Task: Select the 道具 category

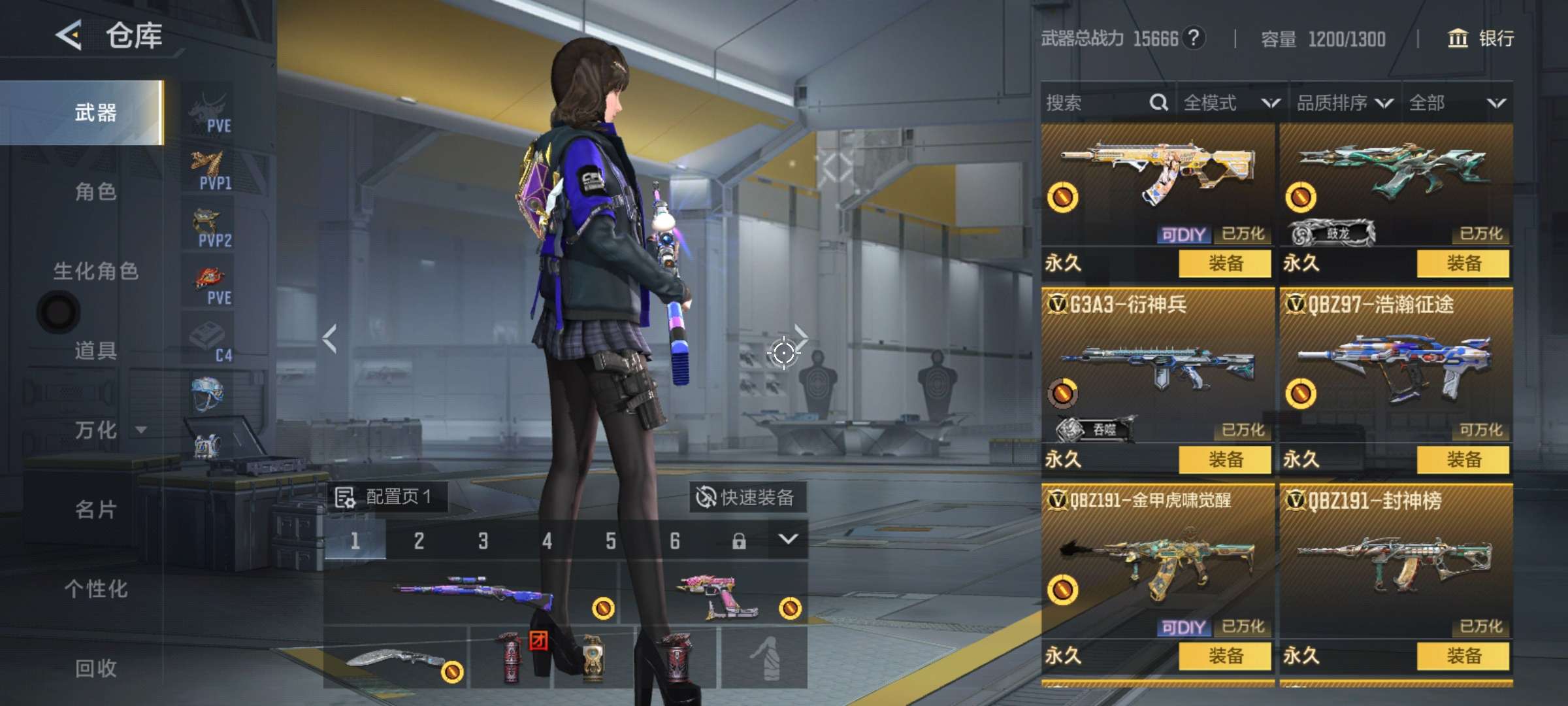Action: (x=95, y=350)
